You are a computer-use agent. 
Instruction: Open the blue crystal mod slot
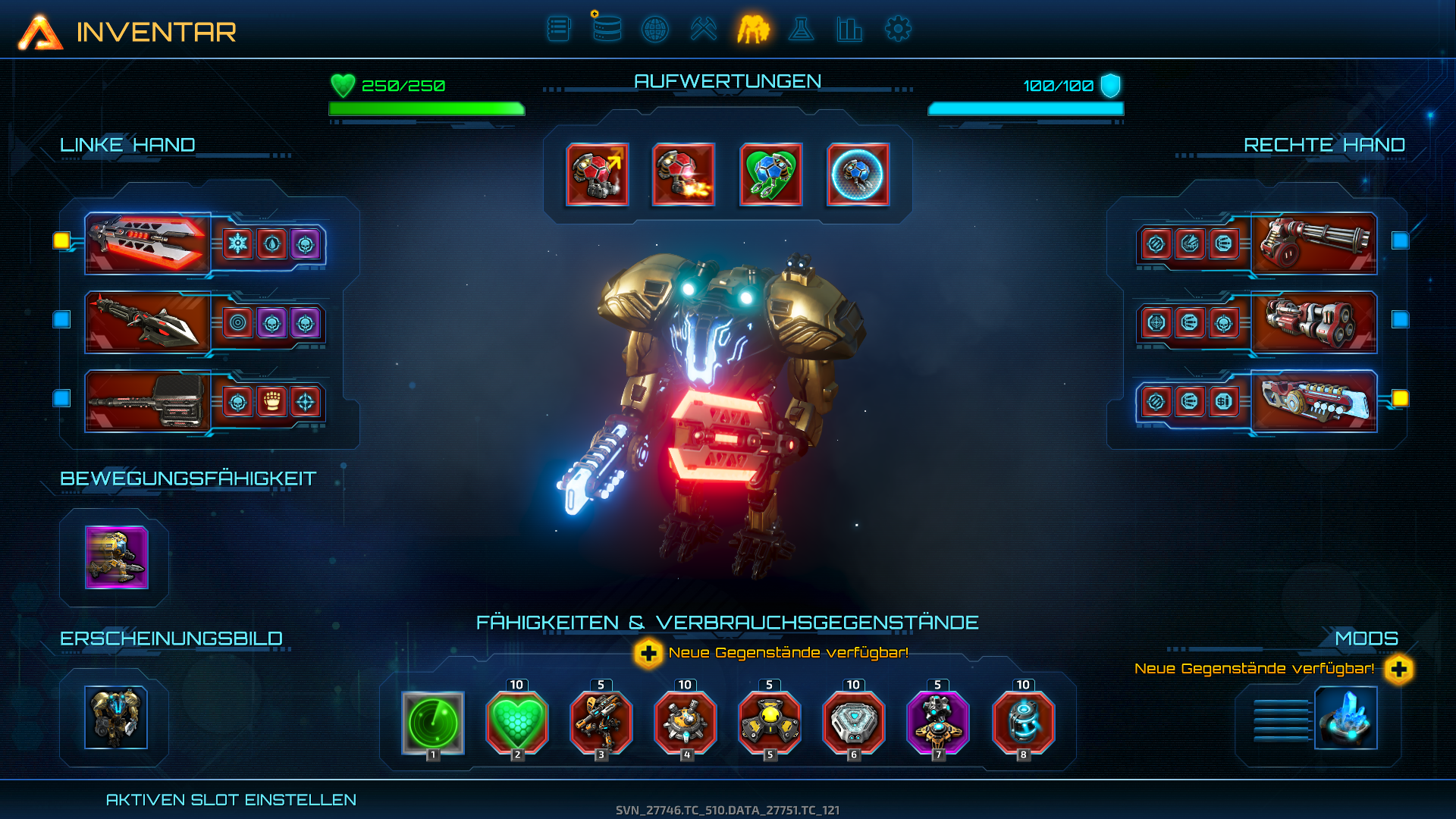[x=1345, y=718]
